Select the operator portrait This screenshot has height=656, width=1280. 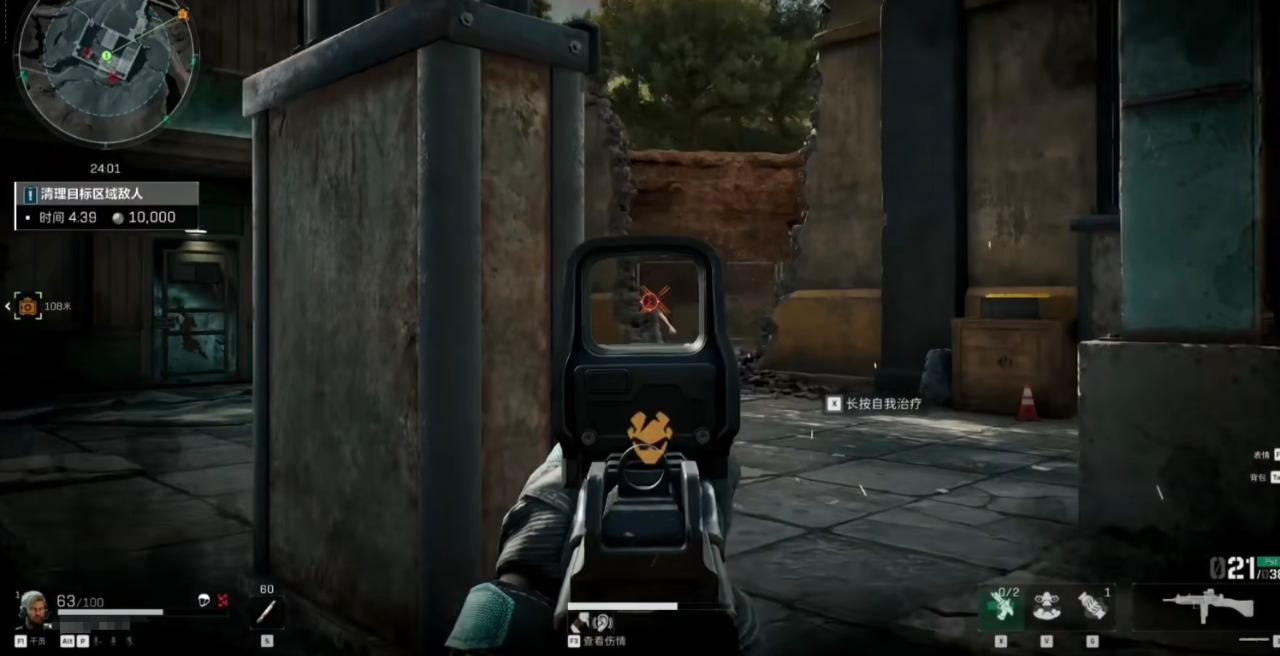coord(33,608)
